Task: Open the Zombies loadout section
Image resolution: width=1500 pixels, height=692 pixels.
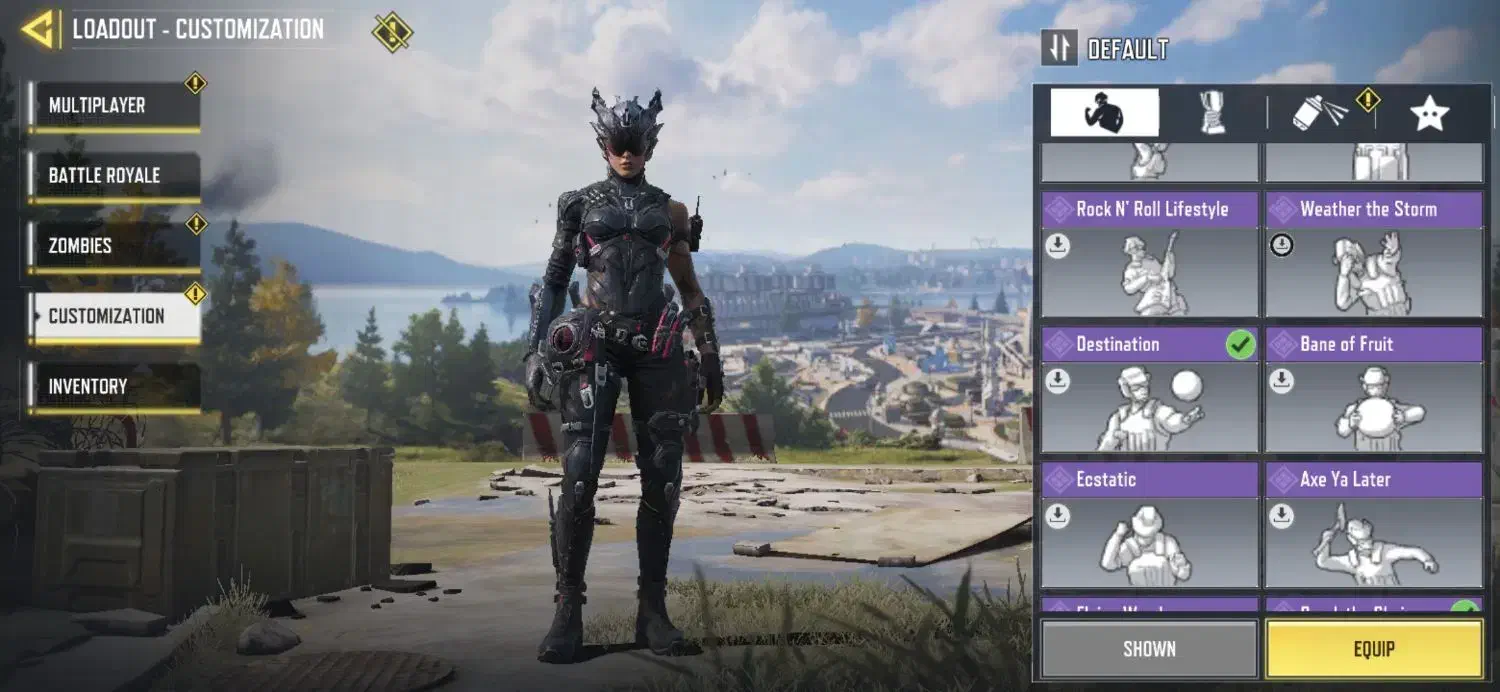Action: point(113,246)
